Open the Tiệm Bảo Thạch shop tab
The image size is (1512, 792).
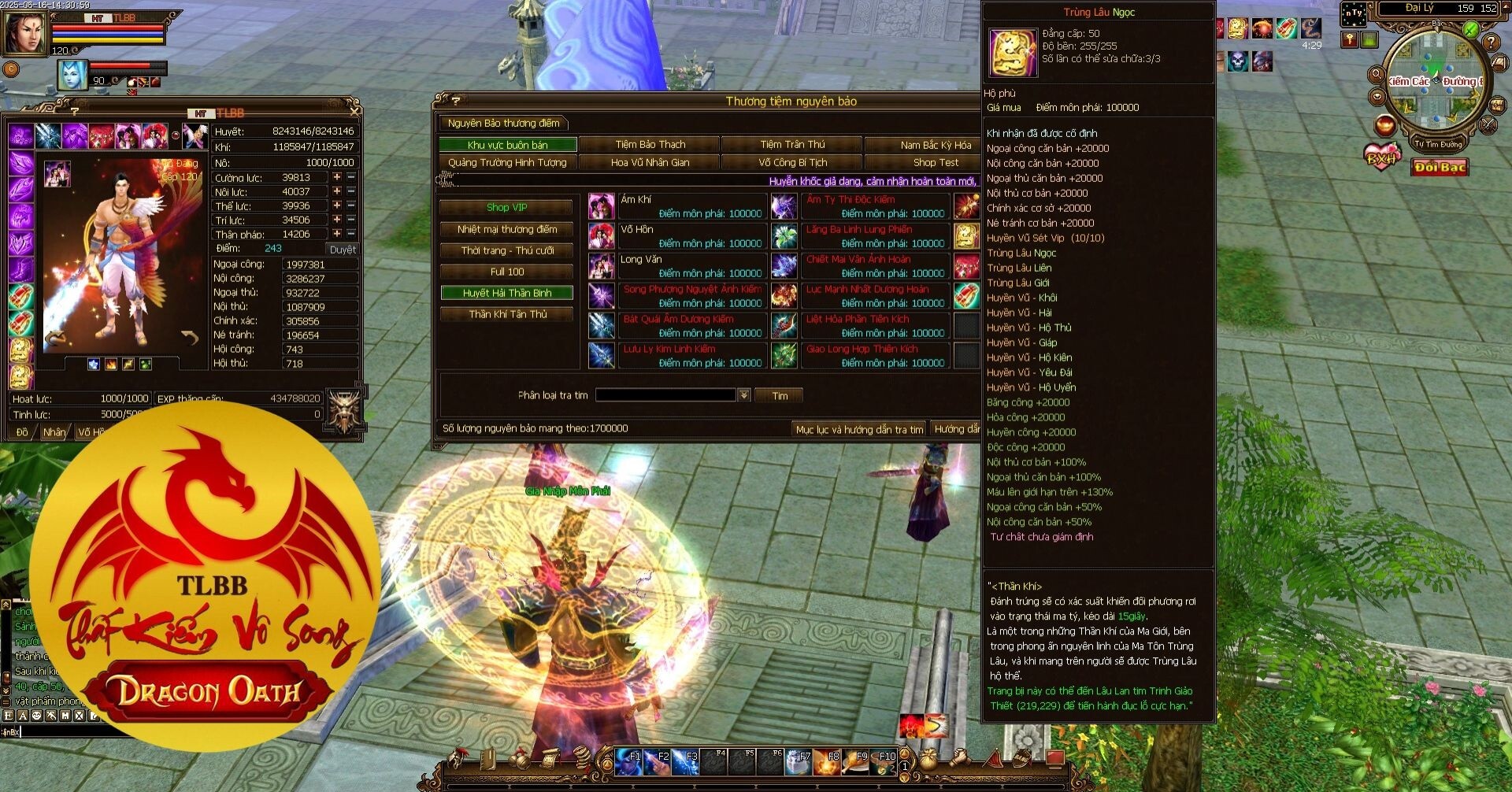[650, 145]
